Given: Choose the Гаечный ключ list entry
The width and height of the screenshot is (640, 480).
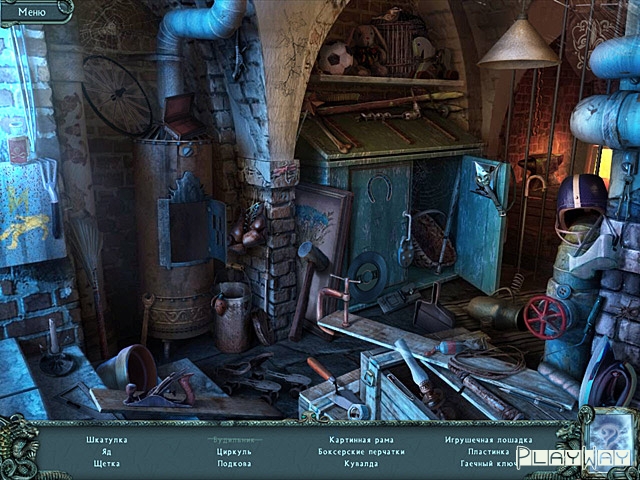Looking at the screenshot, I should pos(488,464).
